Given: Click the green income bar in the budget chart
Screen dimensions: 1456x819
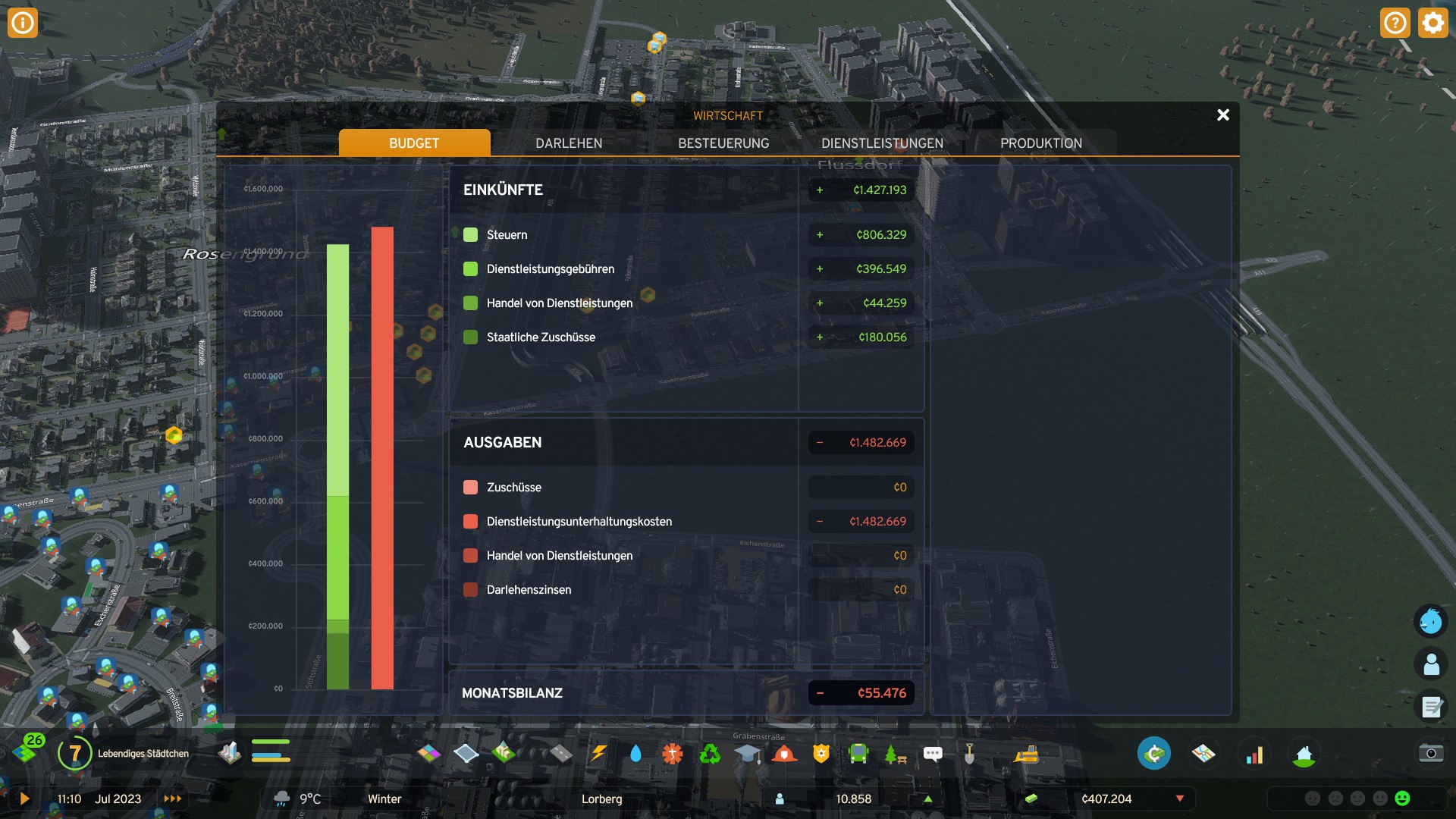Looking at the screenshot, I should point(337,417).
